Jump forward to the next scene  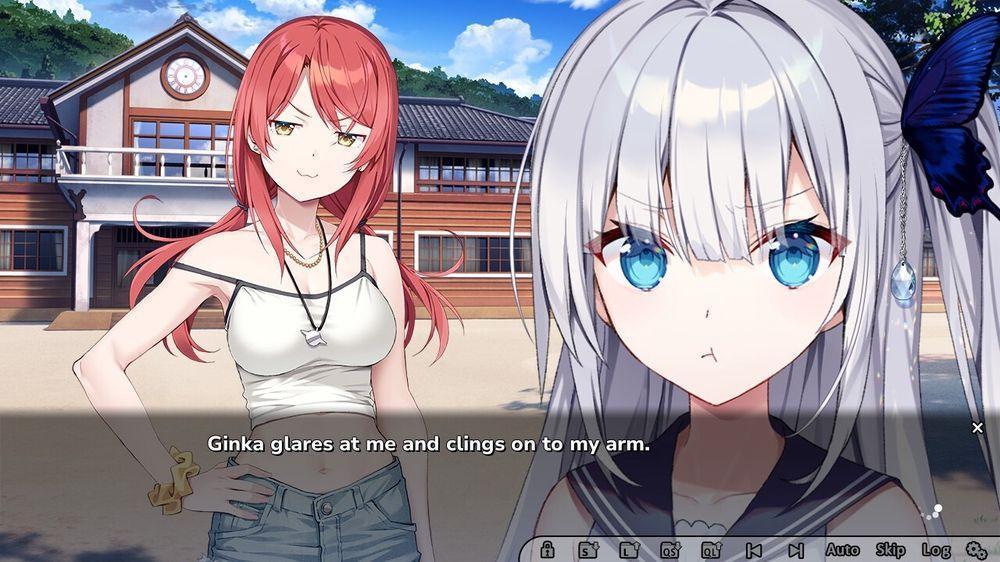point(795,549)
